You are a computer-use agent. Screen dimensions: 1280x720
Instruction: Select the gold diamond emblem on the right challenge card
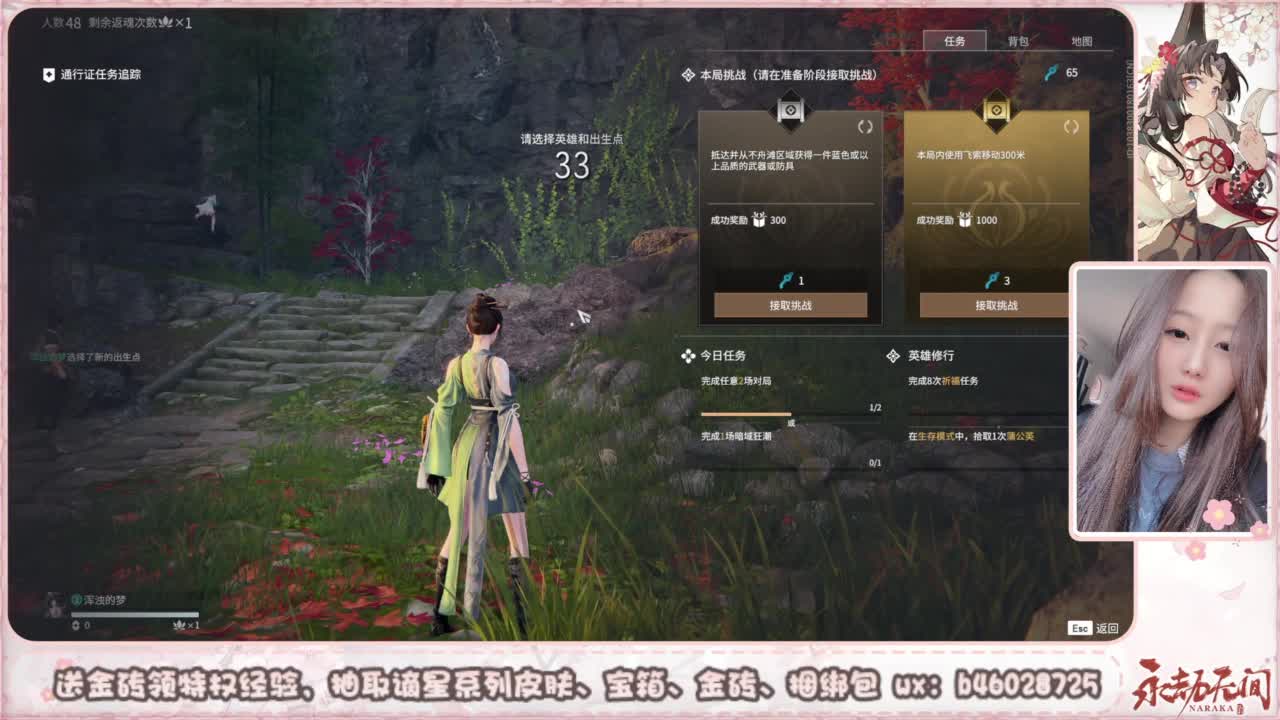[994, 111]
